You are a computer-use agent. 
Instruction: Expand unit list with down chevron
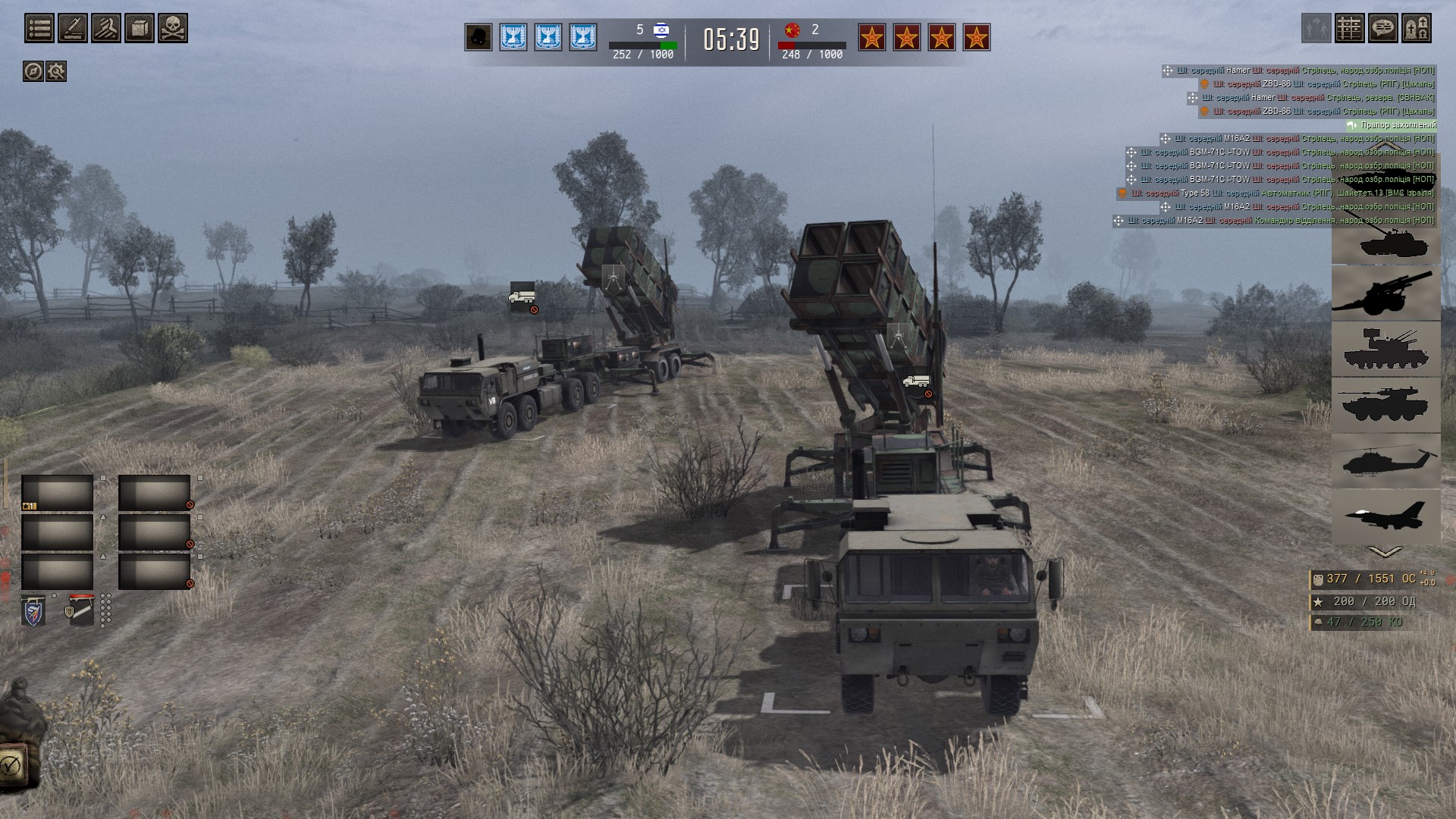pyautogui.click(x=1385, y=552)
